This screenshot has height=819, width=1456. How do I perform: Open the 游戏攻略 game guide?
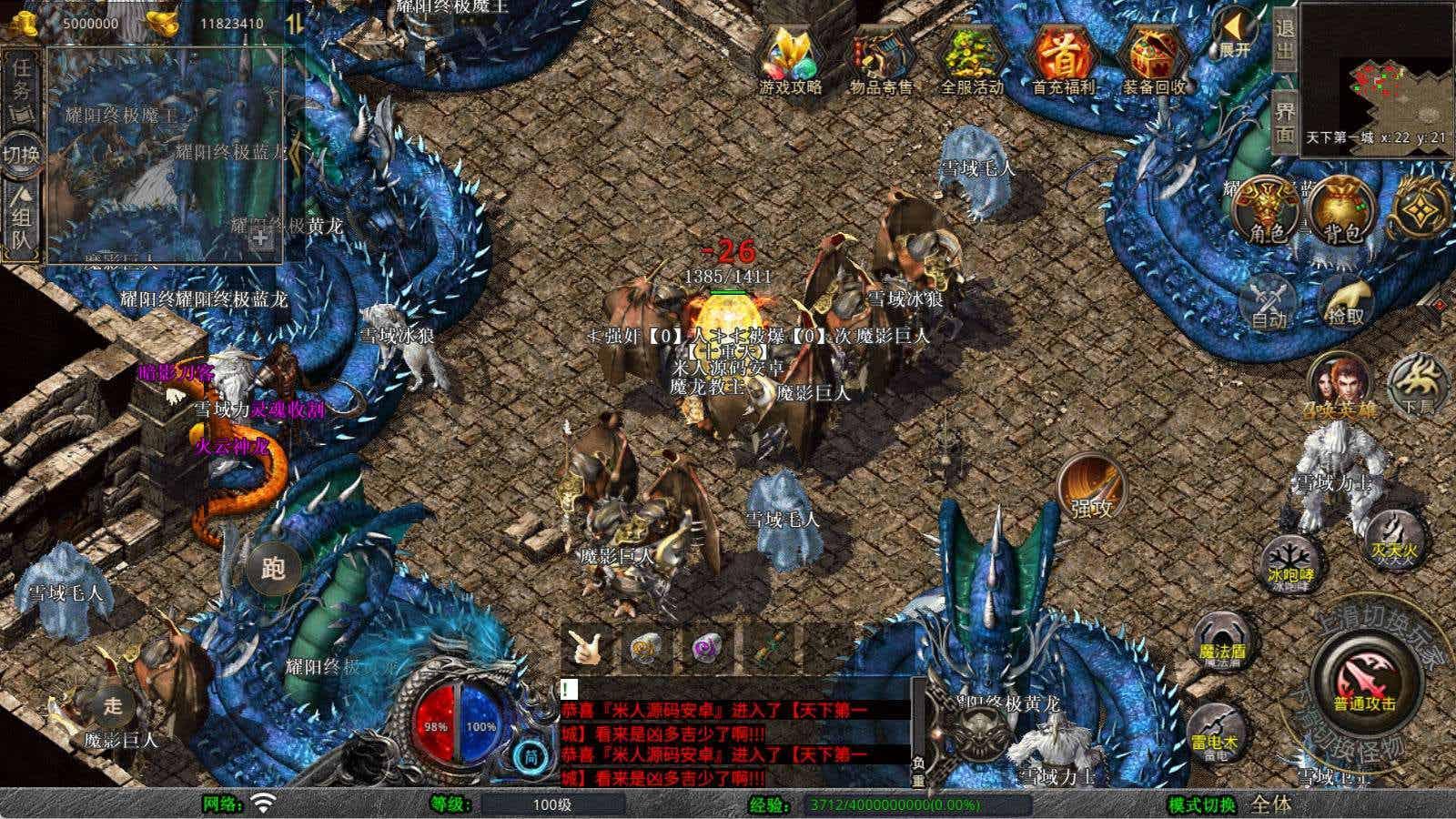[x=790, y=58]
